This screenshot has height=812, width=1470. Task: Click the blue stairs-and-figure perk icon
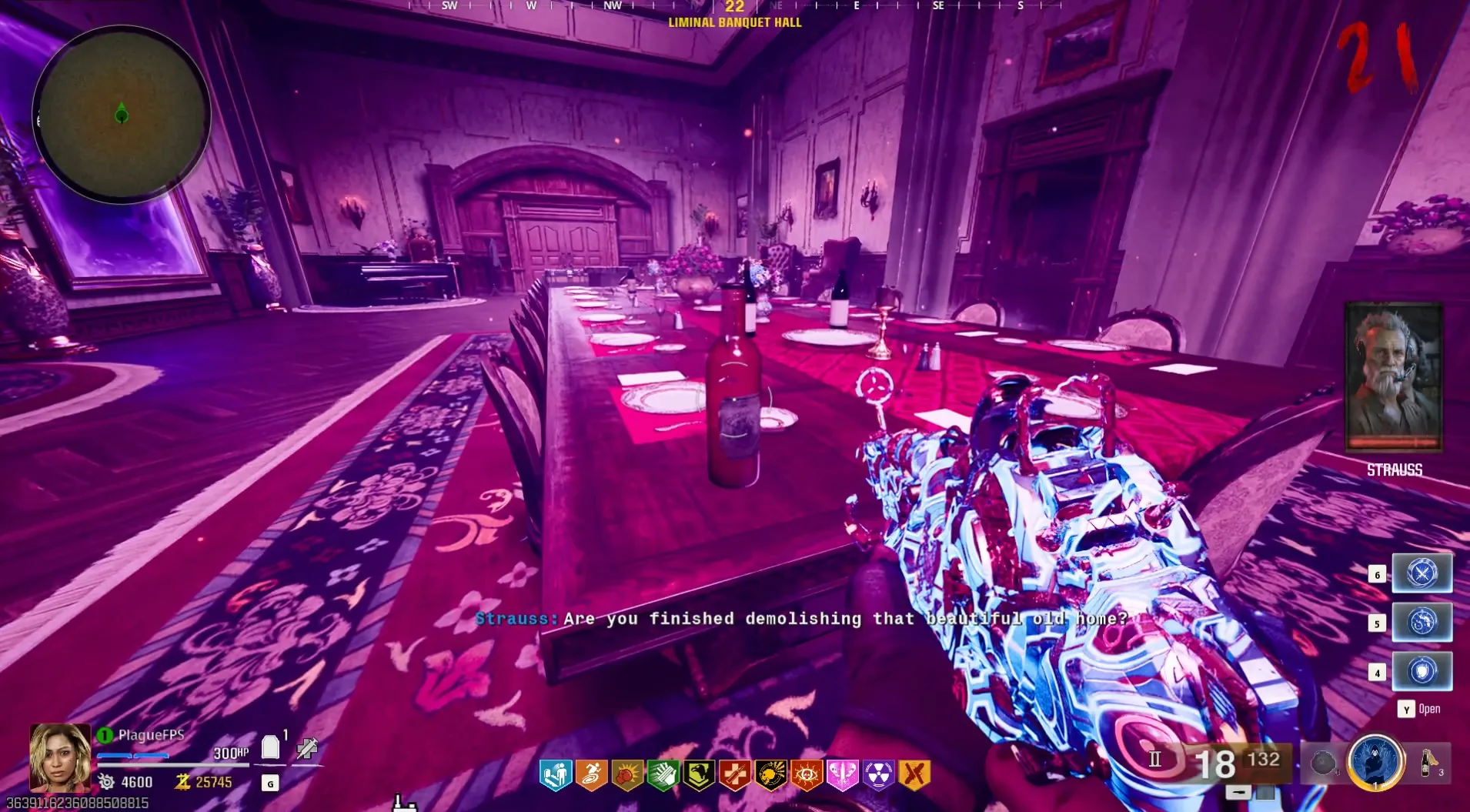tap(555, 775)
